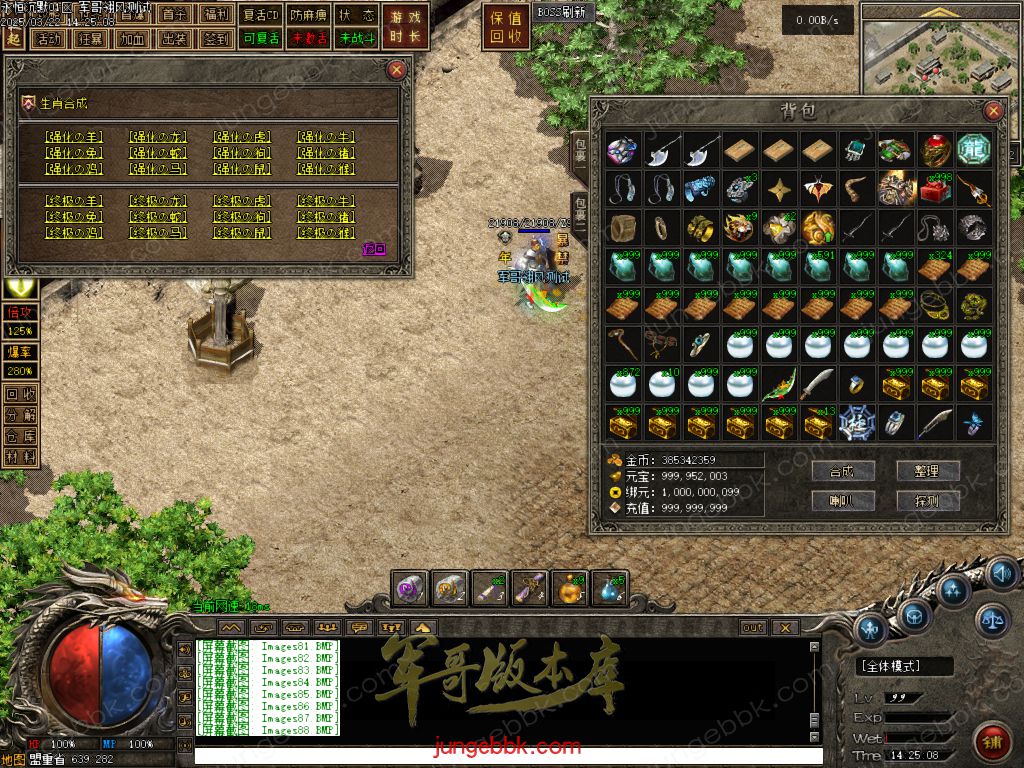Use the golden potion in the hotbar
Viewport: 1024px width, 768px height.
[570, 590]
